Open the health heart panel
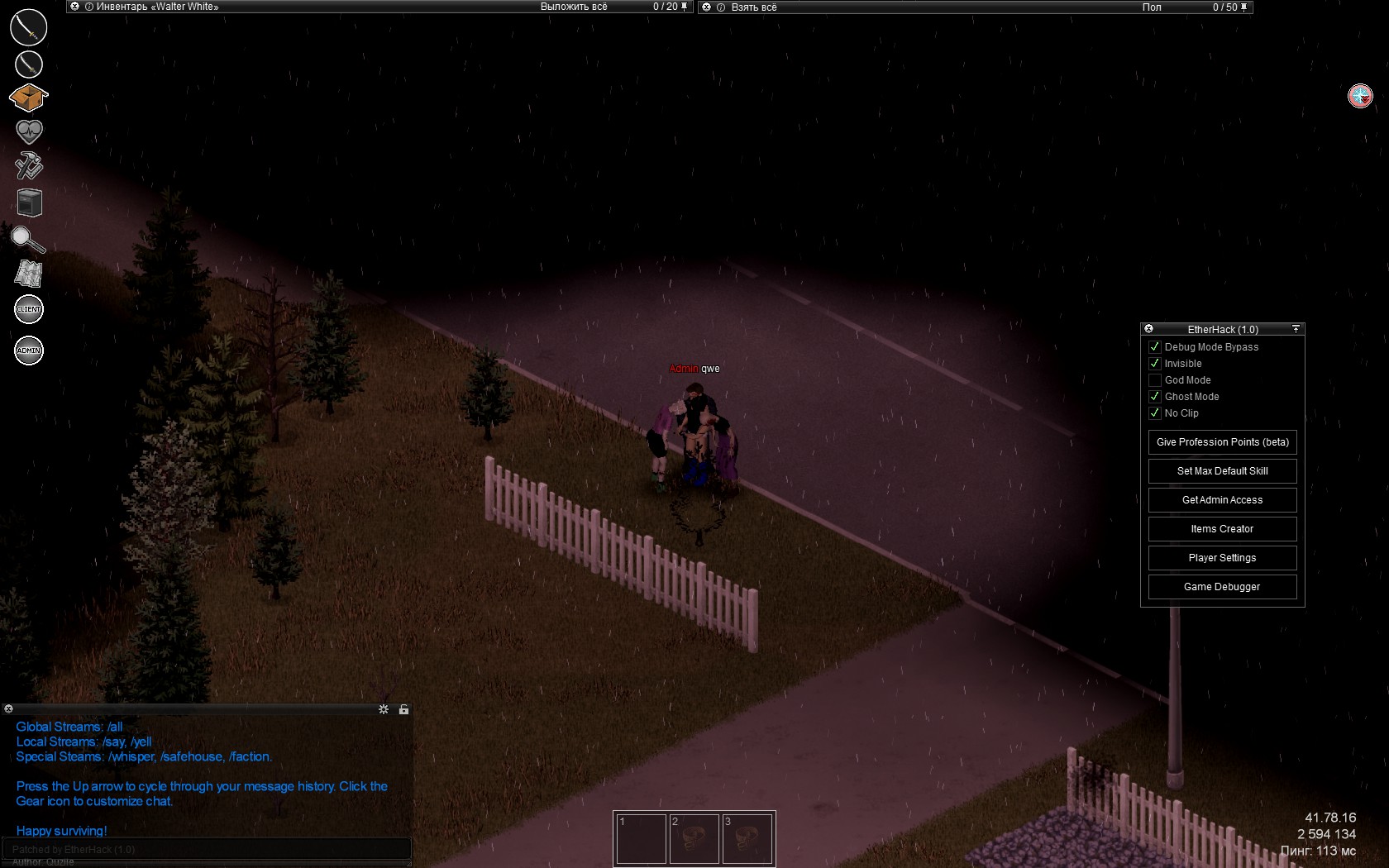Image resolution: width=1389 pixels, height=868 pixels. 29,131
